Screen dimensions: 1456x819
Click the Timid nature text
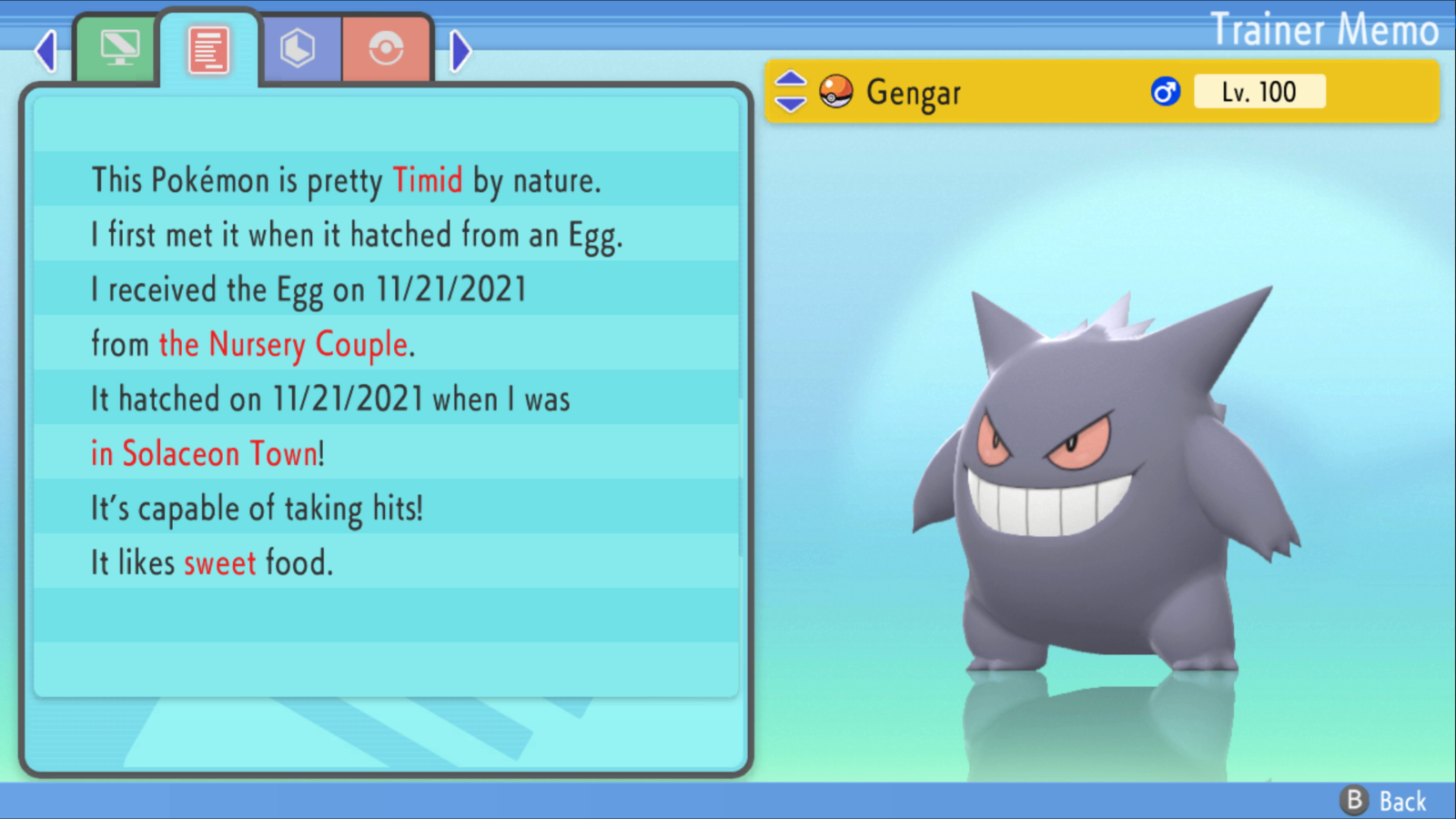426,180
